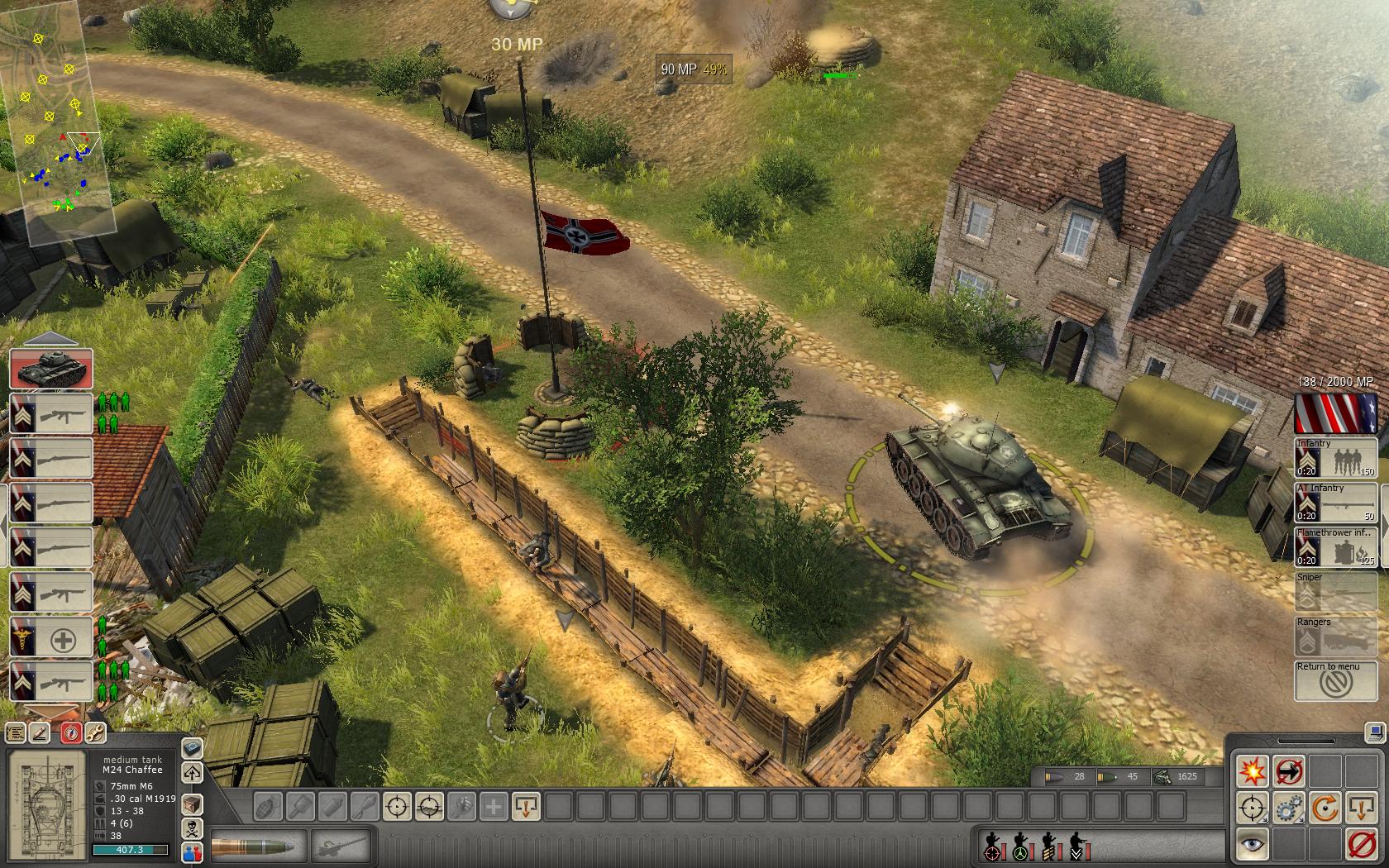Open the repair gears command icon
Screen dimensions: 1389x868
(x=1286, y=806)
